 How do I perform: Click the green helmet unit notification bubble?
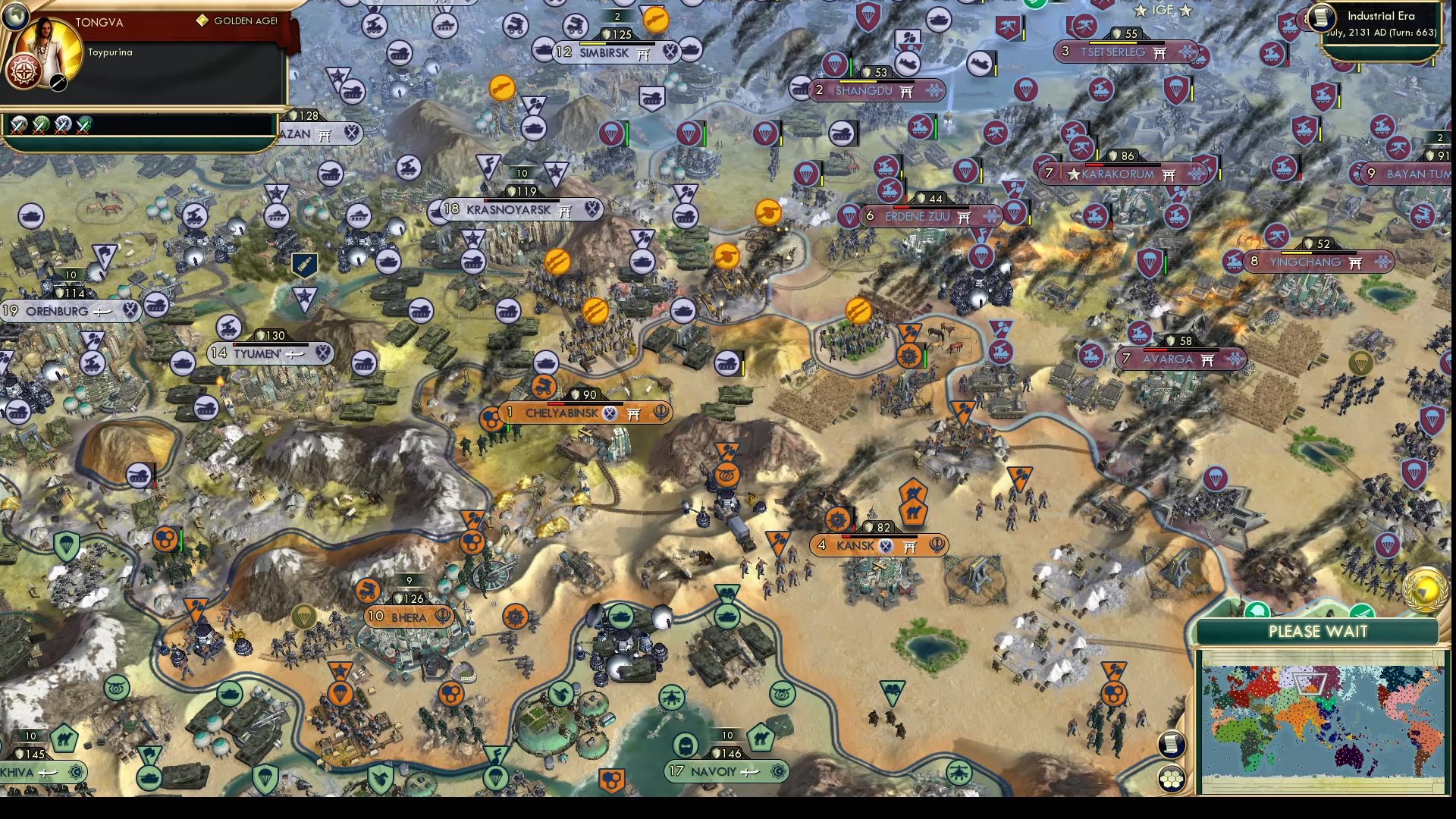pyautogui.click(x=1258, y=609)
